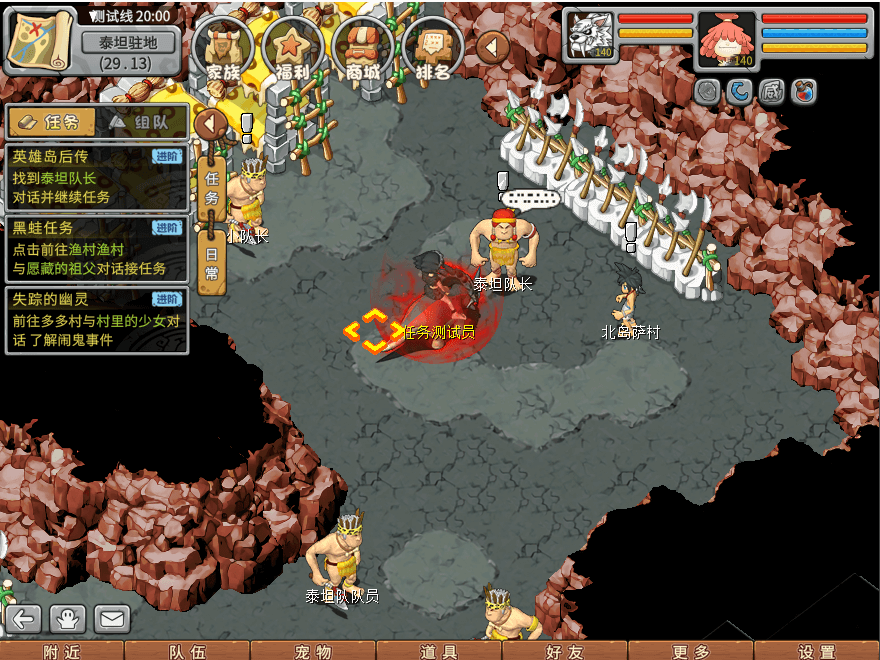Open the 宠物 (Pet) bottom menu

(313, 651)
